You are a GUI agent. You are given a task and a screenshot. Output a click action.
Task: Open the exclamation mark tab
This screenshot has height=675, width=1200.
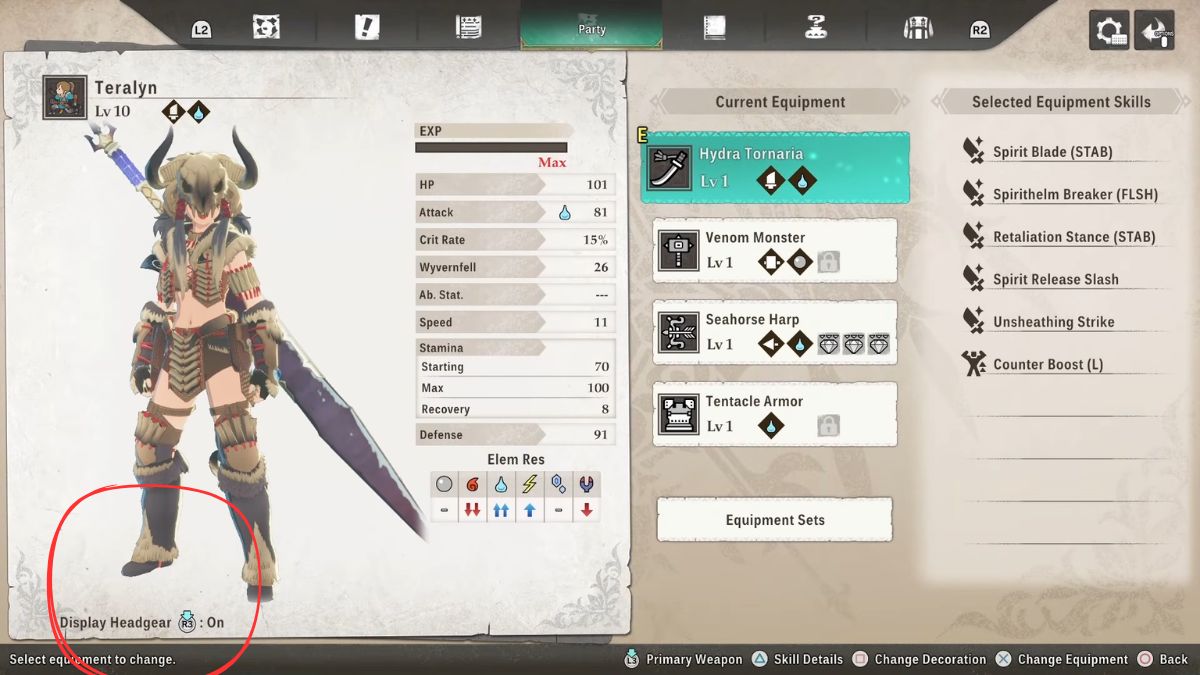click(x=367, y=28)
